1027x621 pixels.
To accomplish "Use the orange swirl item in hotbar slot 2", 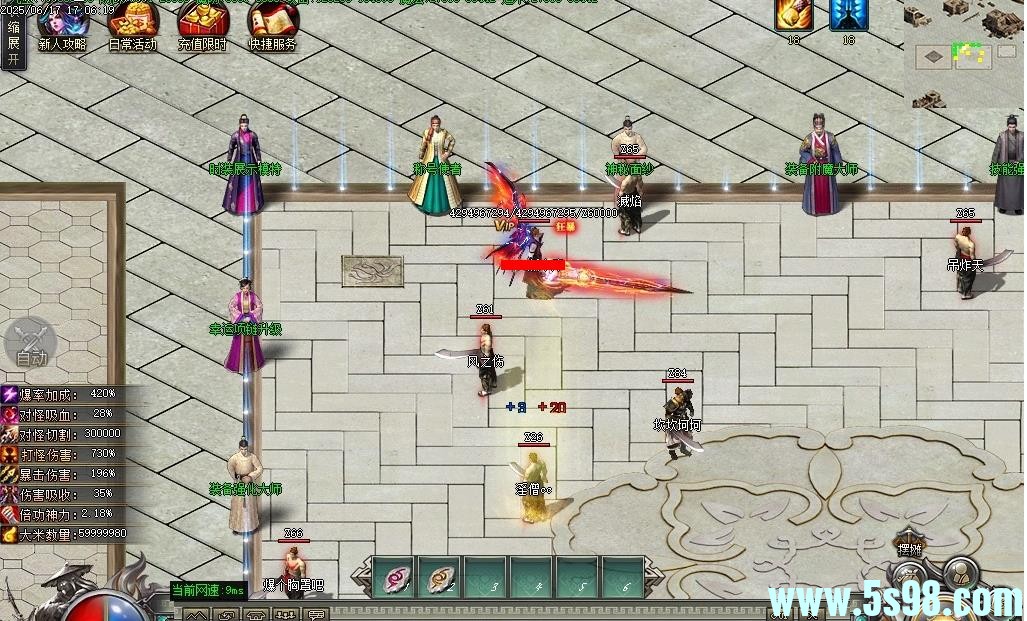I will click(440, 577).
